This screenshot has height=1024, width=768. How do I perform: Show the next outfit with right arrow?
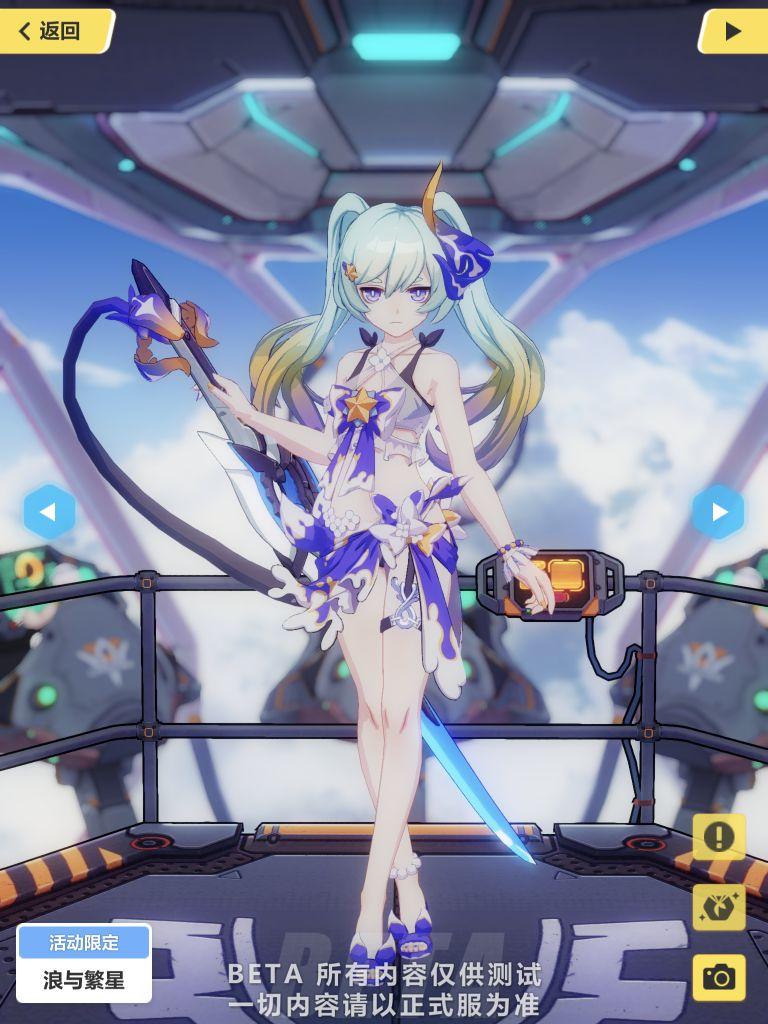[718, 512]
